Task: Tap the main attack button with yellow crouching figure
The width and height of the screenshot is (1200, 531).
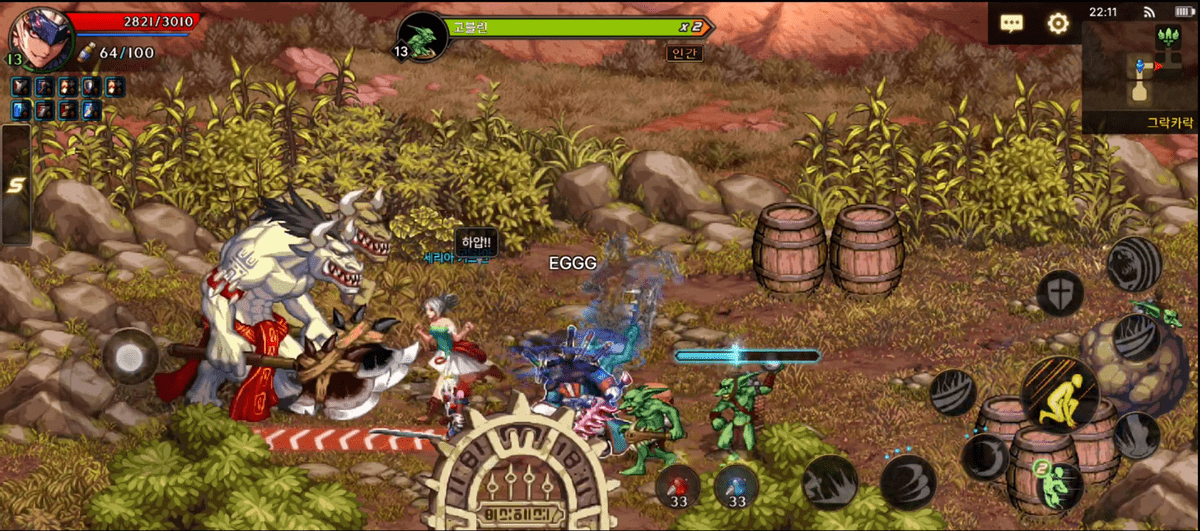Action: click(x=1060, y=396)
